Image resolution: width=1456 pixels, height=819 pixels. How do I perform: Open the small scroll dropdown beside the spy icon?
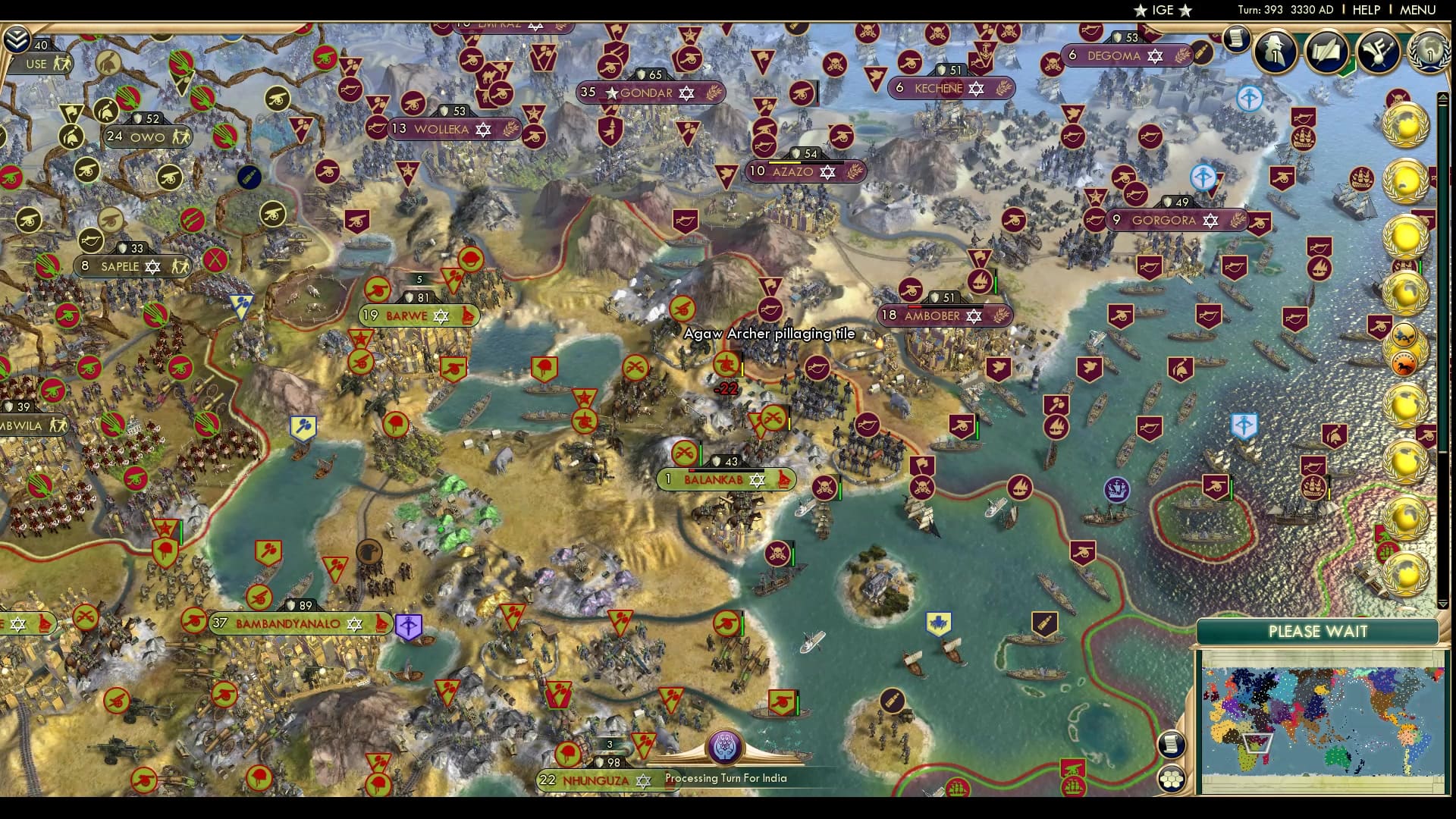(x=1237, y=38)
